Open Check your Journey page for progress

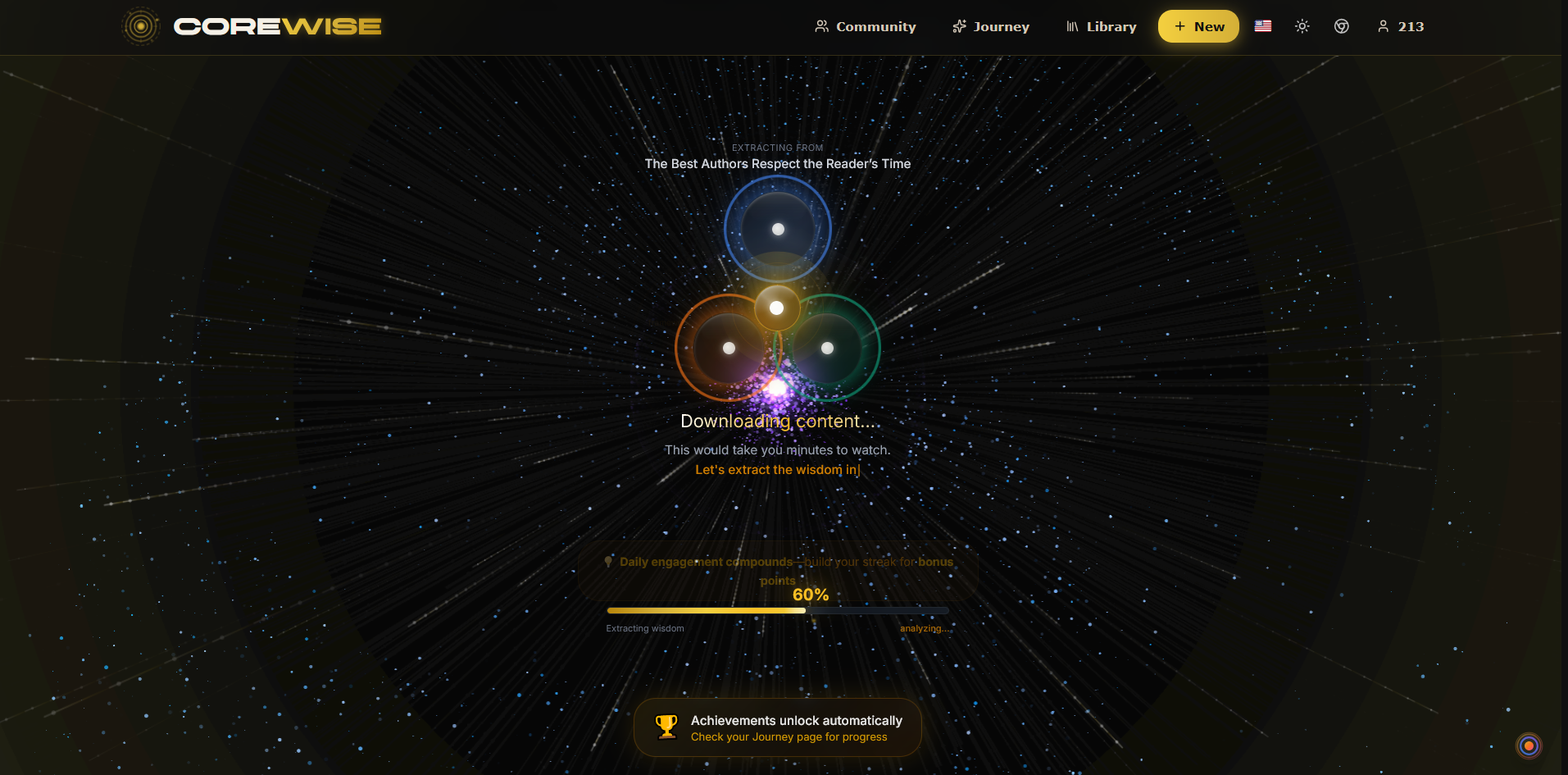pyautogui.click(x=788, y=737)
